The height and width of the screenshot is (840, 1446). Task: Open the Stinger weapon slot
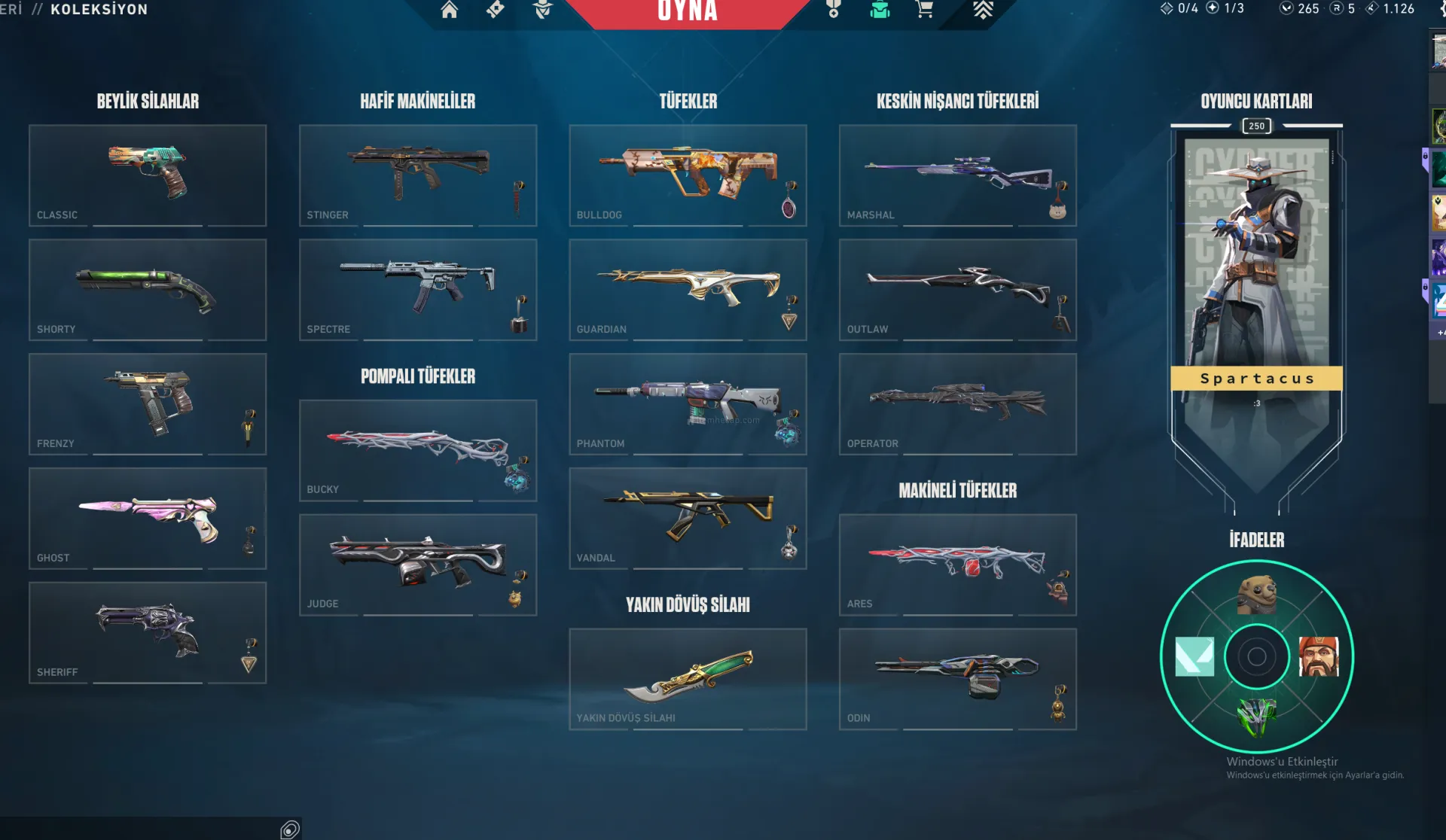(417, 175)
